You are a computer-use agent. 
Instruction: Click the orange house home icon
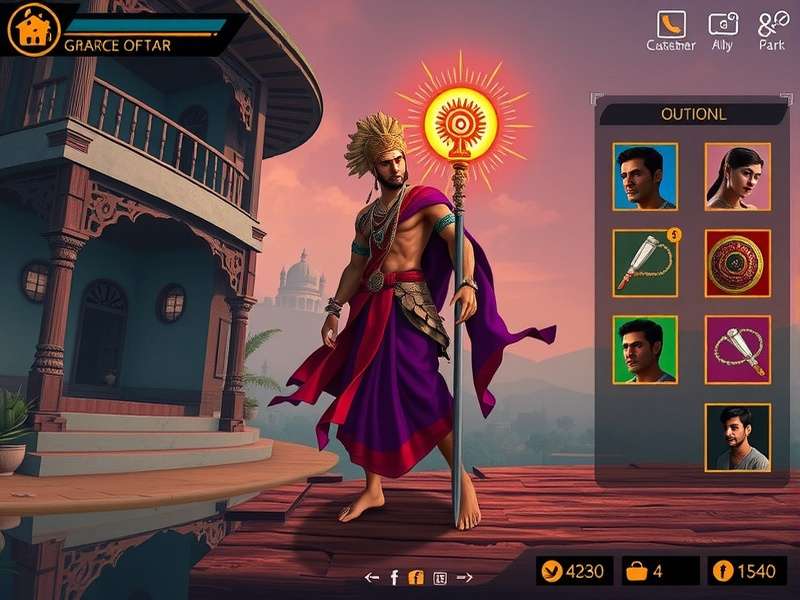(29, 30)
